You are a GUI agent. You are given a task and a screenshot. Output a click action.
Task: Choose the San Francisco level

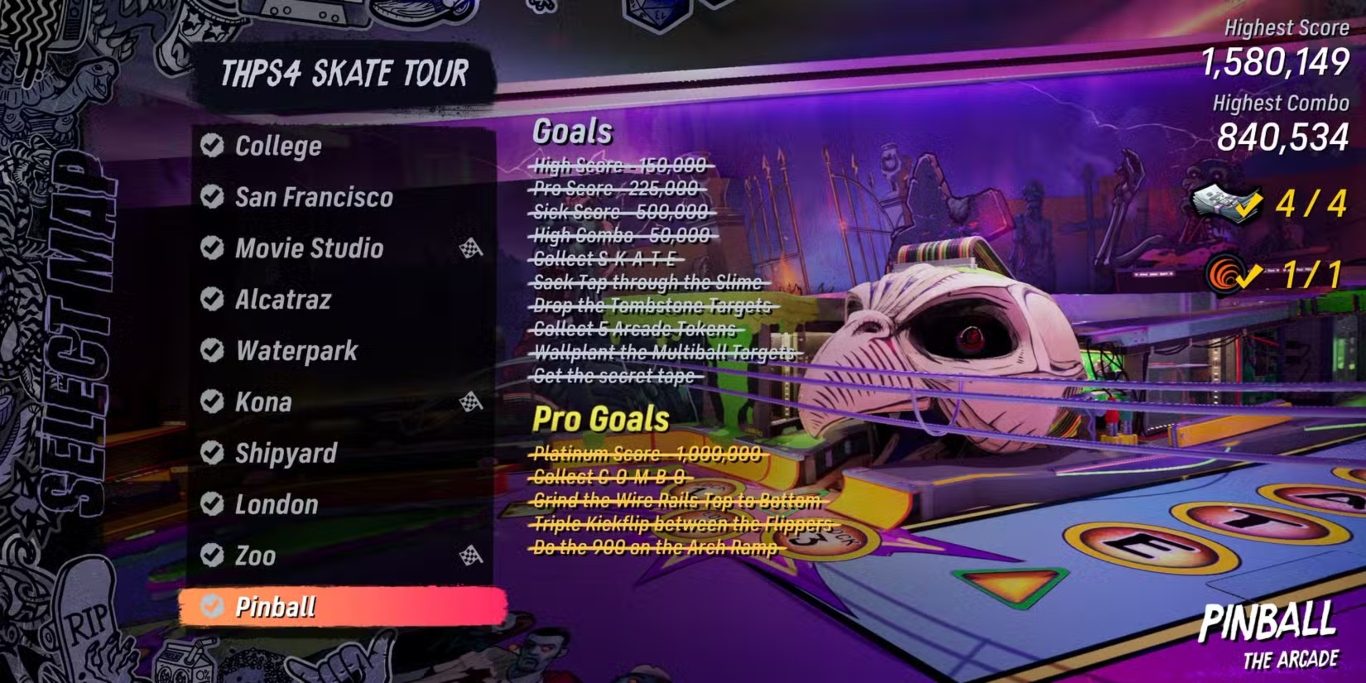coord(313,197)
